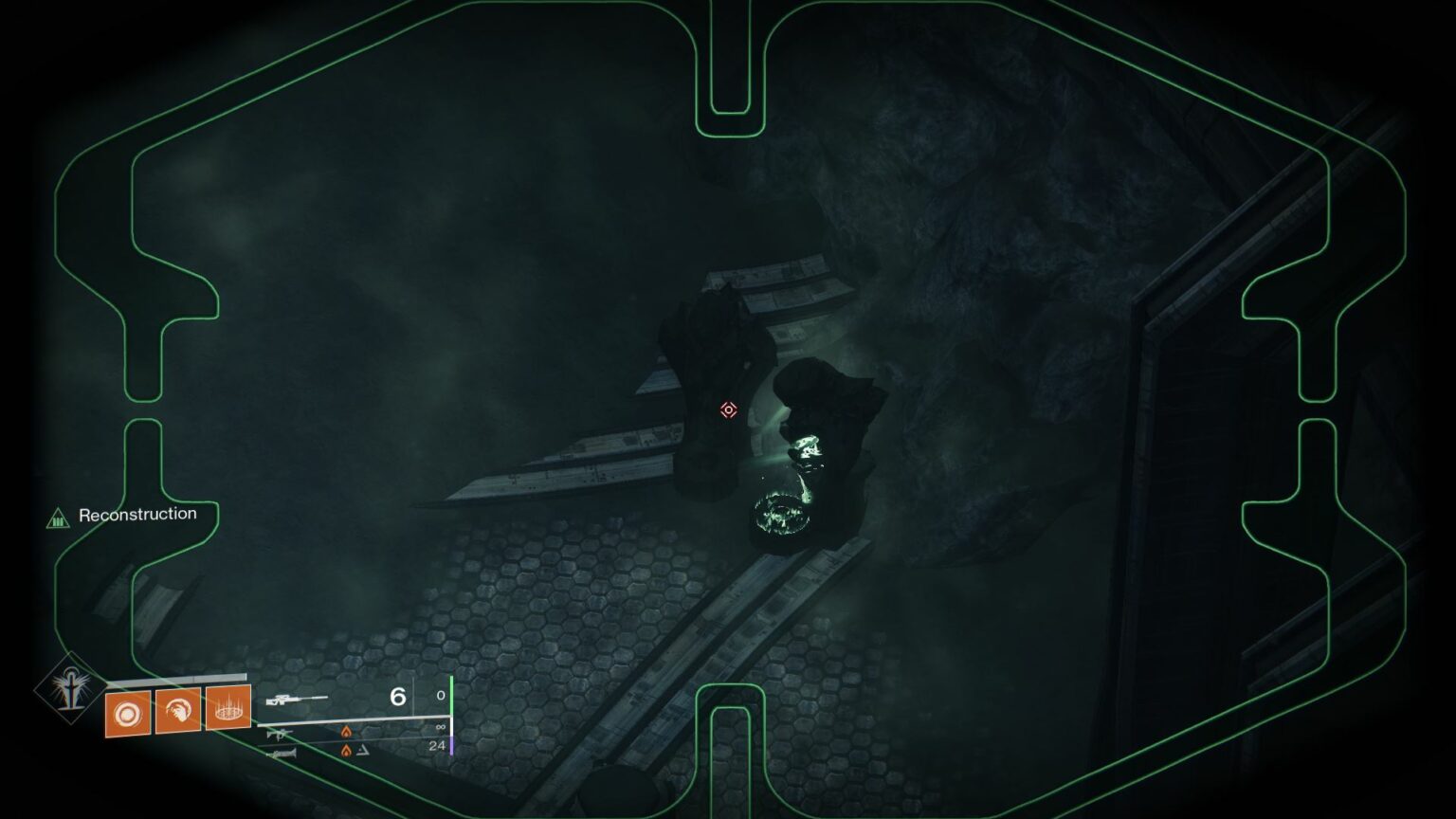Viewport: 1456px width, 819px height.
Task: Click the magazine counter showing 6
Action: click(x=396, y=698)
